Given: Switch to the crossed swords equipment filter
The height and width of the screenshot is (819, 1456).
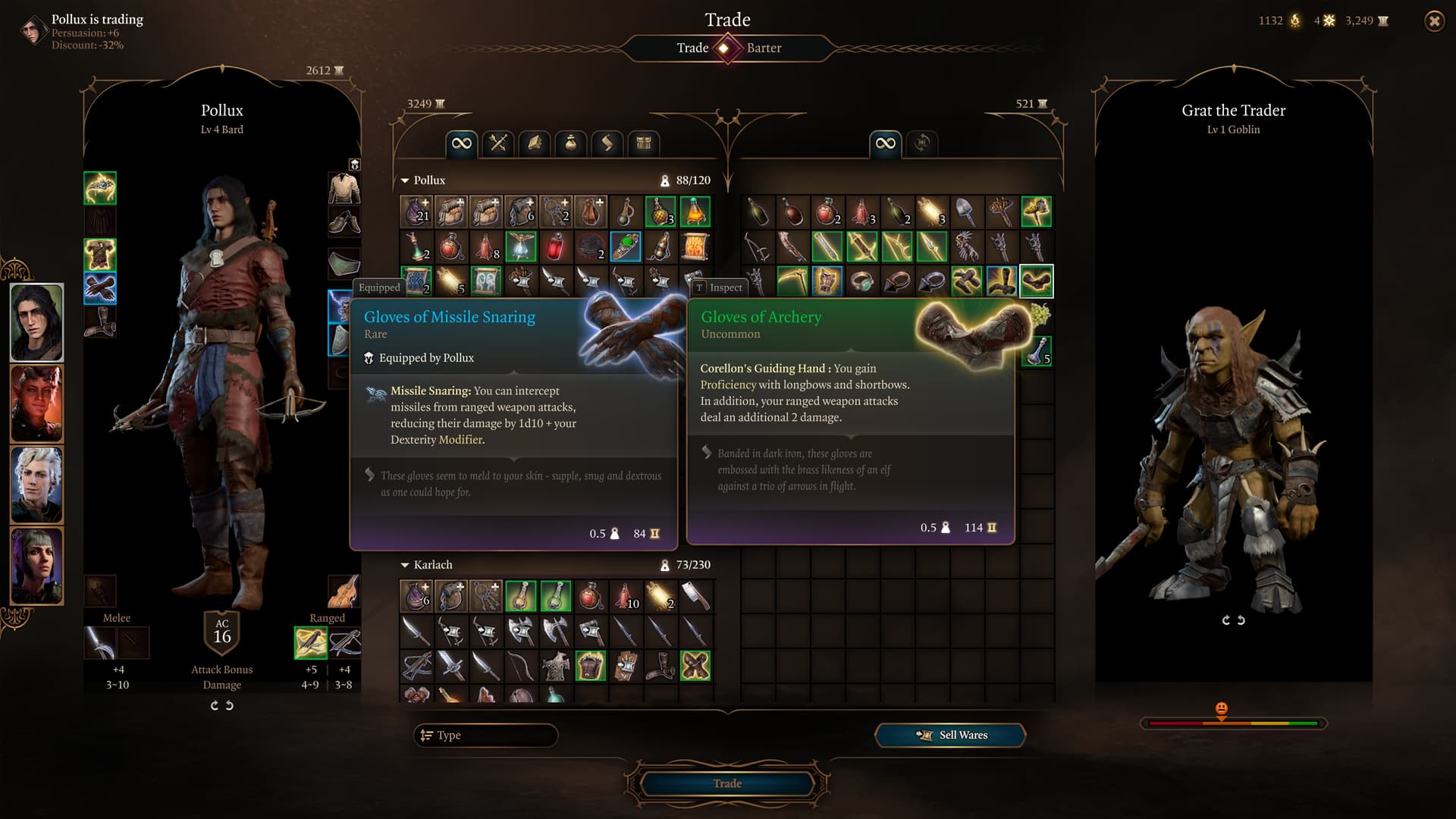Looking at the screenshot, I should point(498,143).
